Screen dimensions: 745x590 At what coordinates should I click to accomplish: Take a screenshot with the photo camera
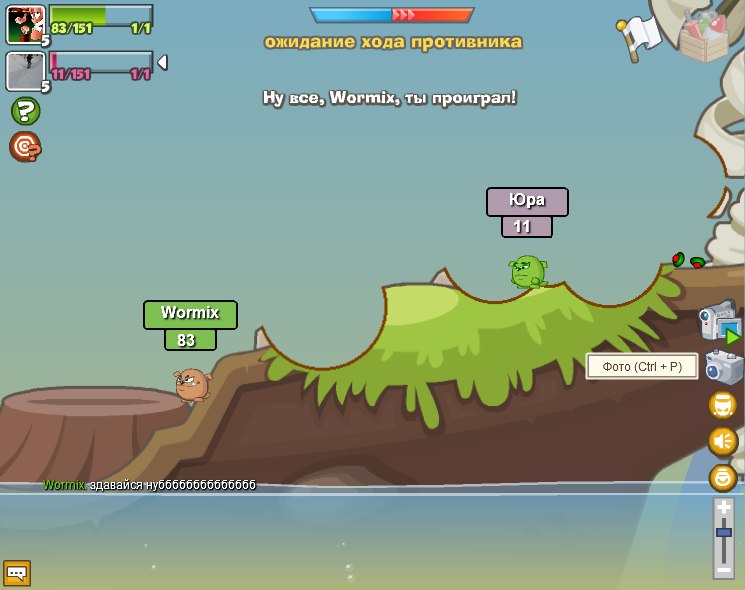[723, 368]
